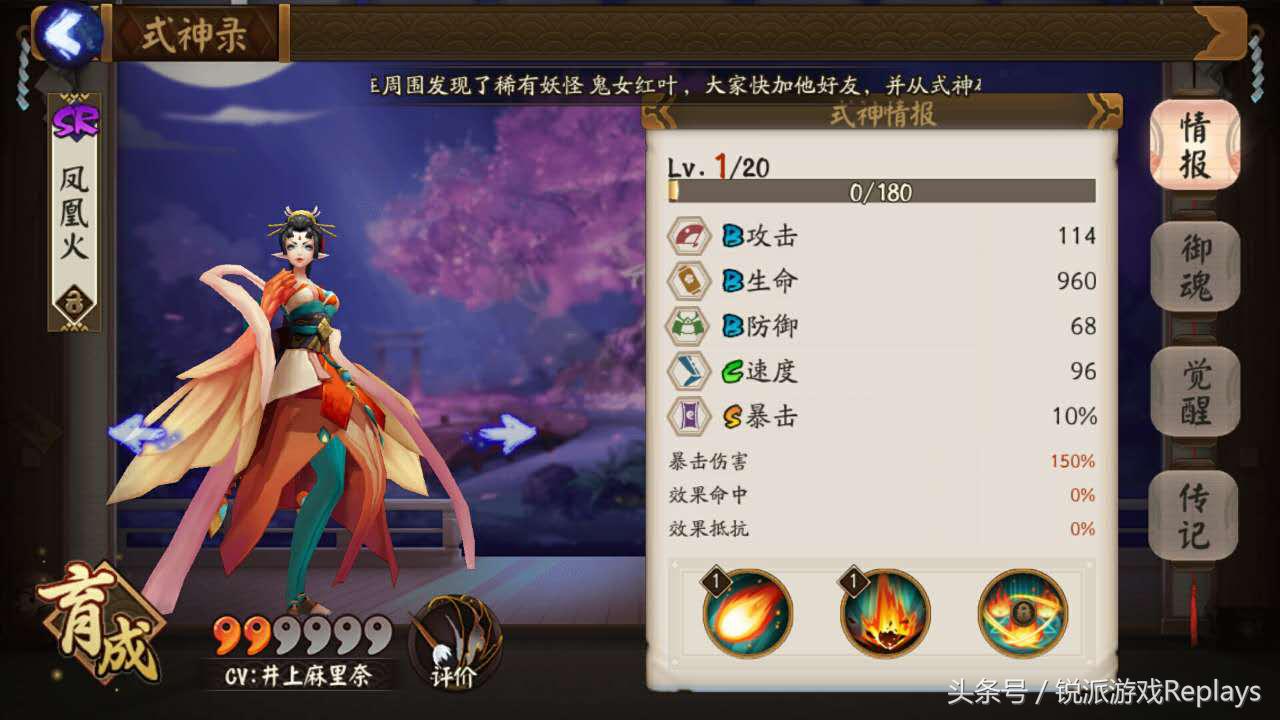Viewport: 1280px width, 720px height.
Task: Click the 攻击 attack stat icon
Action: point(689,235)
